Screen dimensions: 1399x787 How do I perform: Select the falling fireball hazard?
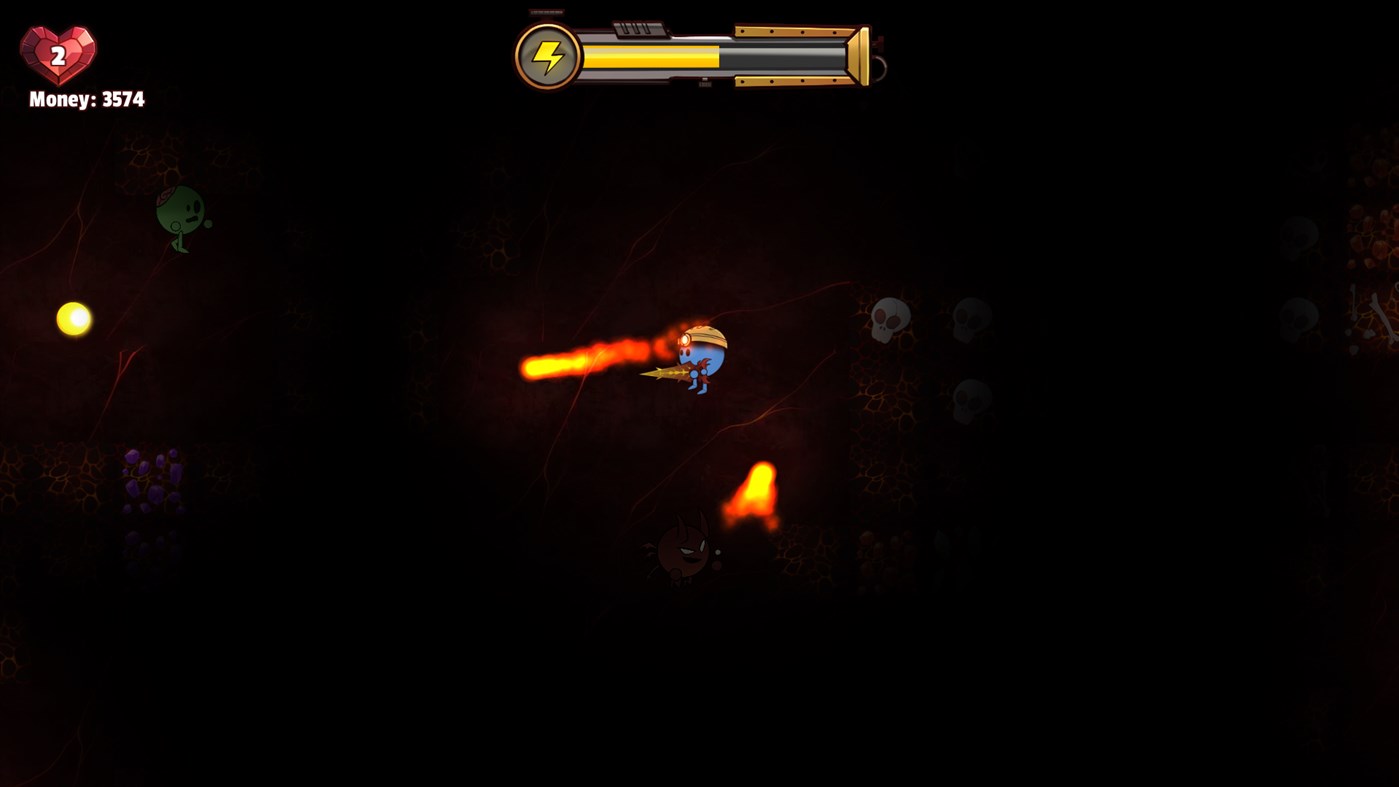pos(757,490)
